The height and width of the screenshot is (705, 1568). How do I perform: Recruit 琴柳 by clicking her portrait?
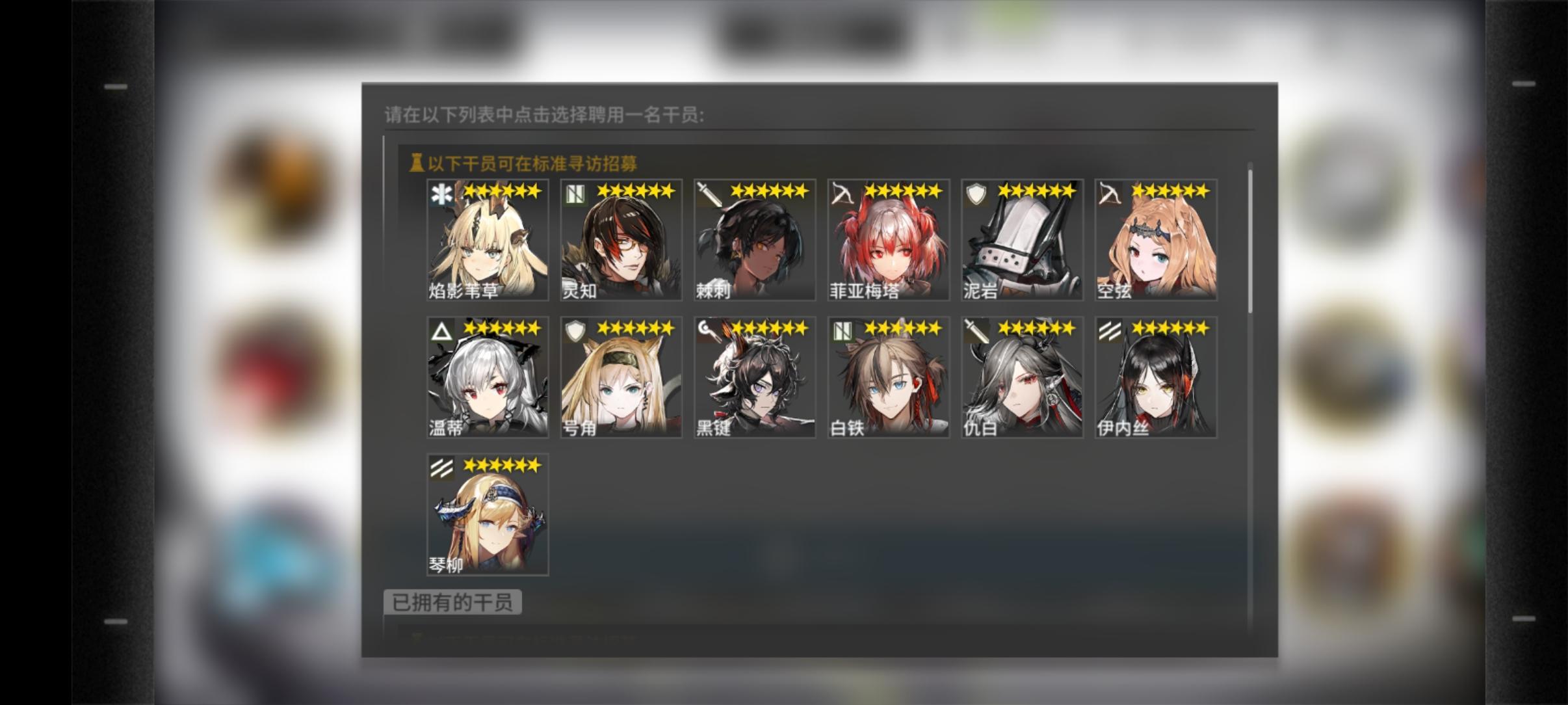click(486, 514)
